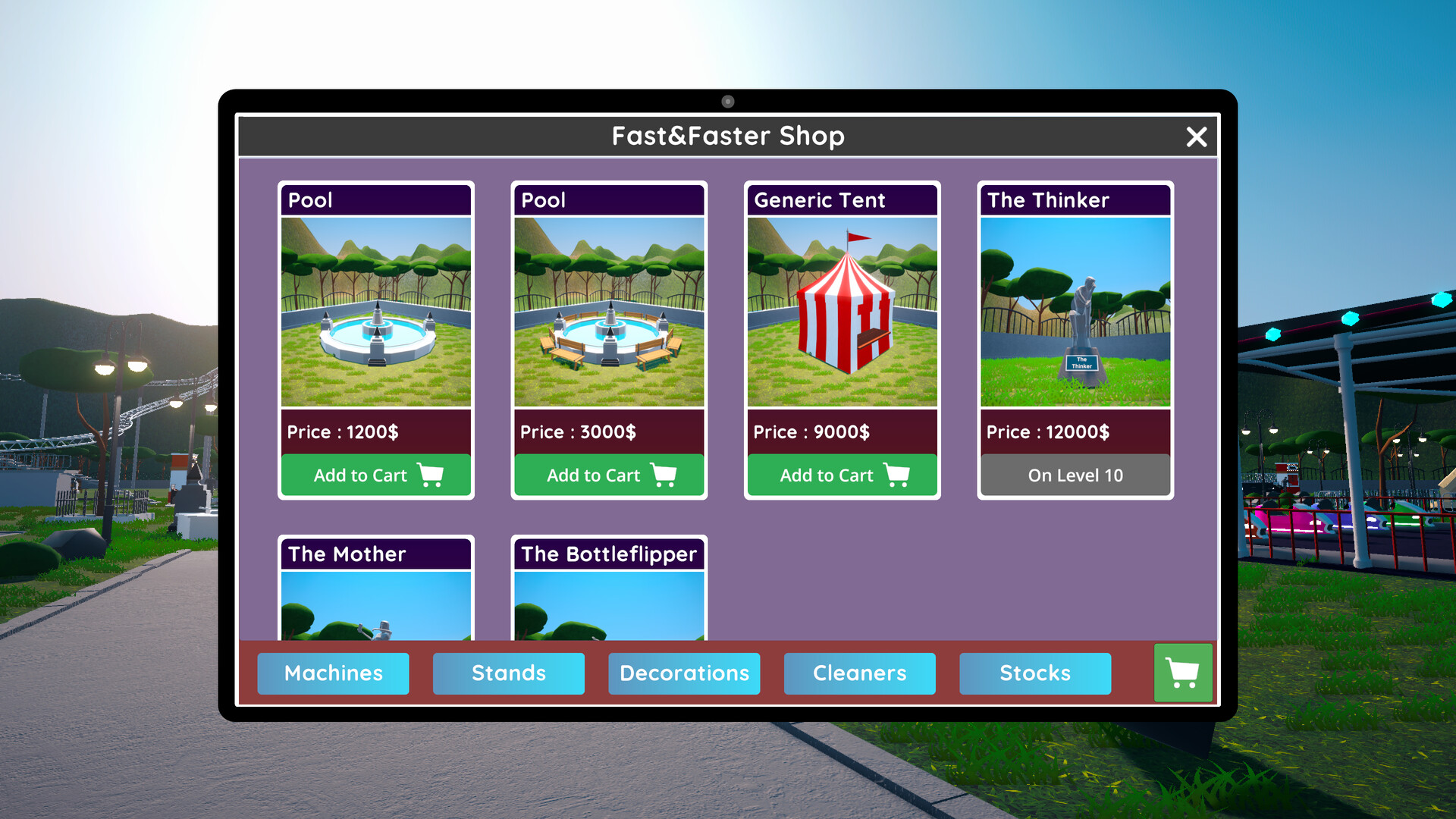This screenshot has width=1456, height=819.
Task: Click the cart icon on first Pool's Add to Cart
Action: pyautogui.click(x=431, y=475)
